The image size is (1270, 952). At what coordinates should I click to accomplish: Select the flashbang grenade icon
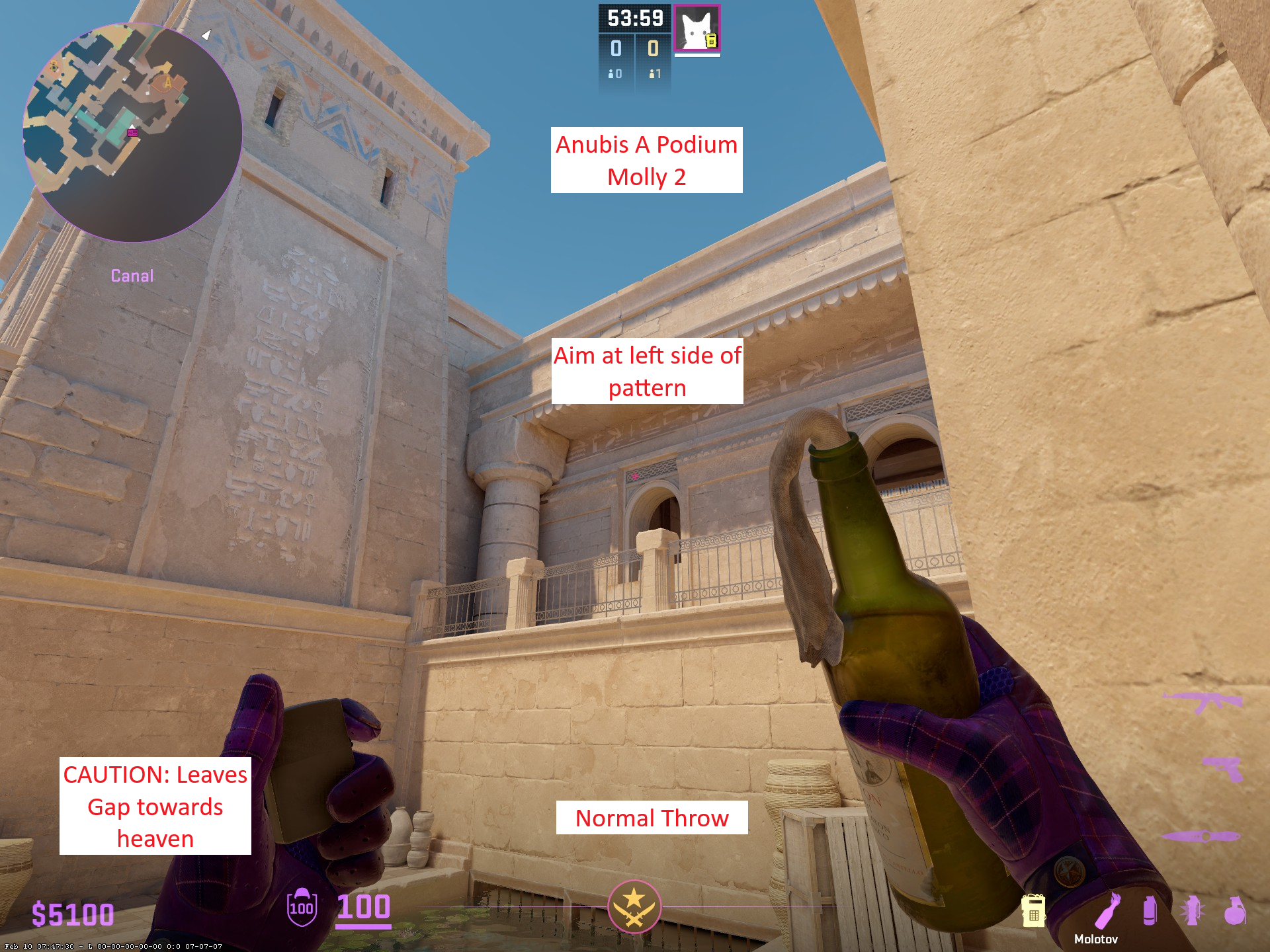(1192, 911)
